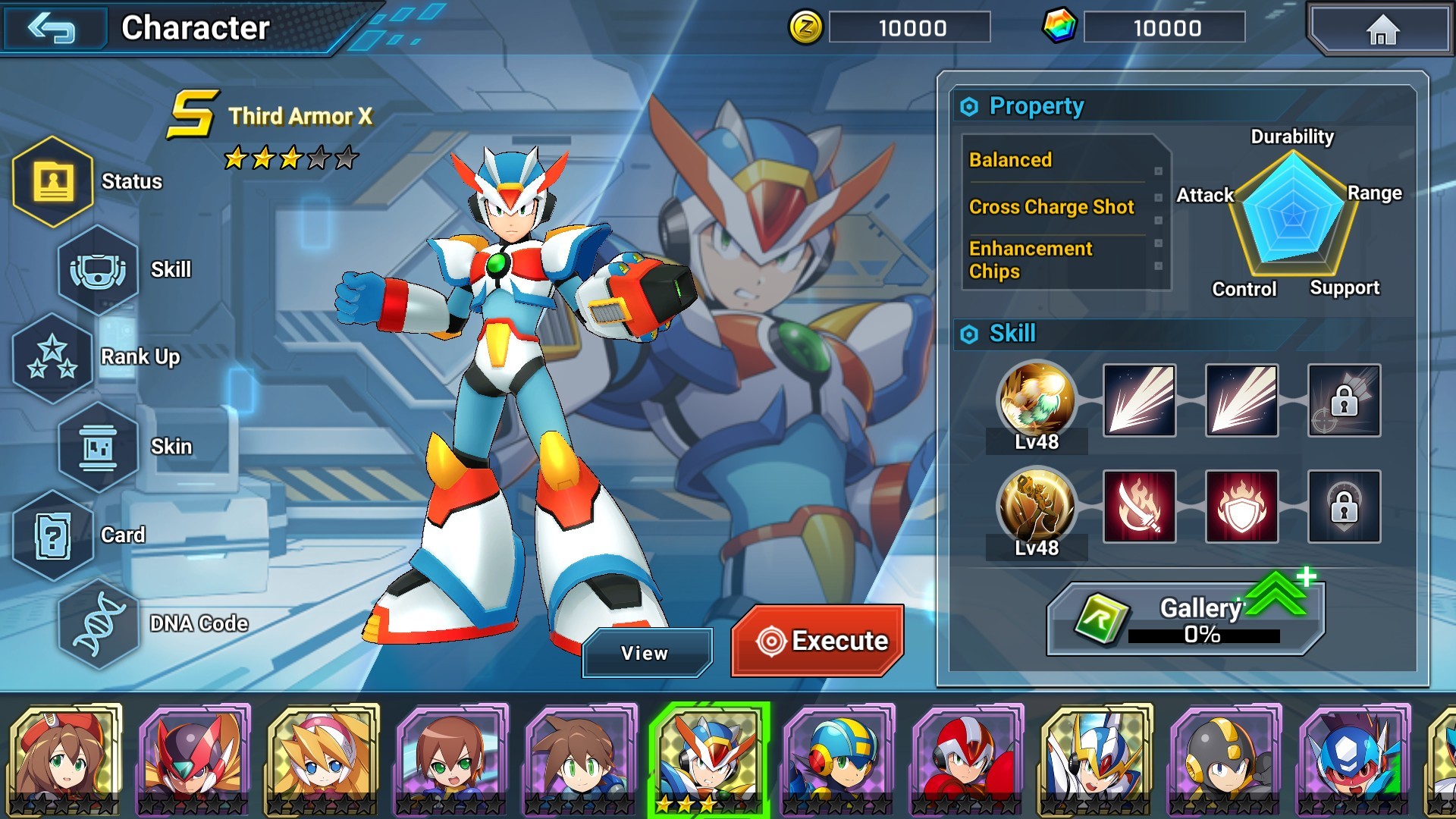The image size is (1456, 819).
Task: Open the Card section
Action: tap(53, 535)
